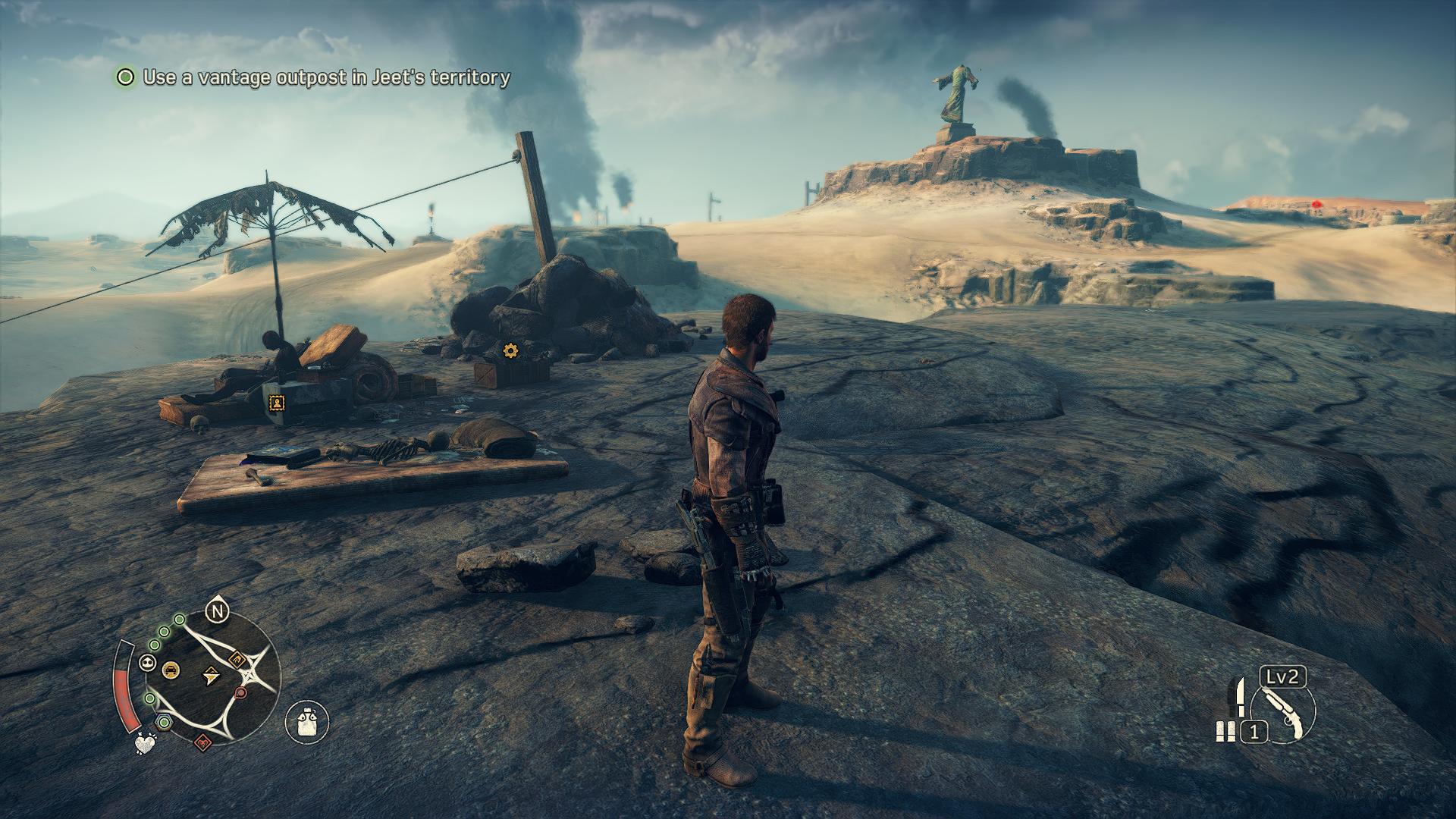Click the yellow car marker on minimap

click(x=171, y=670)
